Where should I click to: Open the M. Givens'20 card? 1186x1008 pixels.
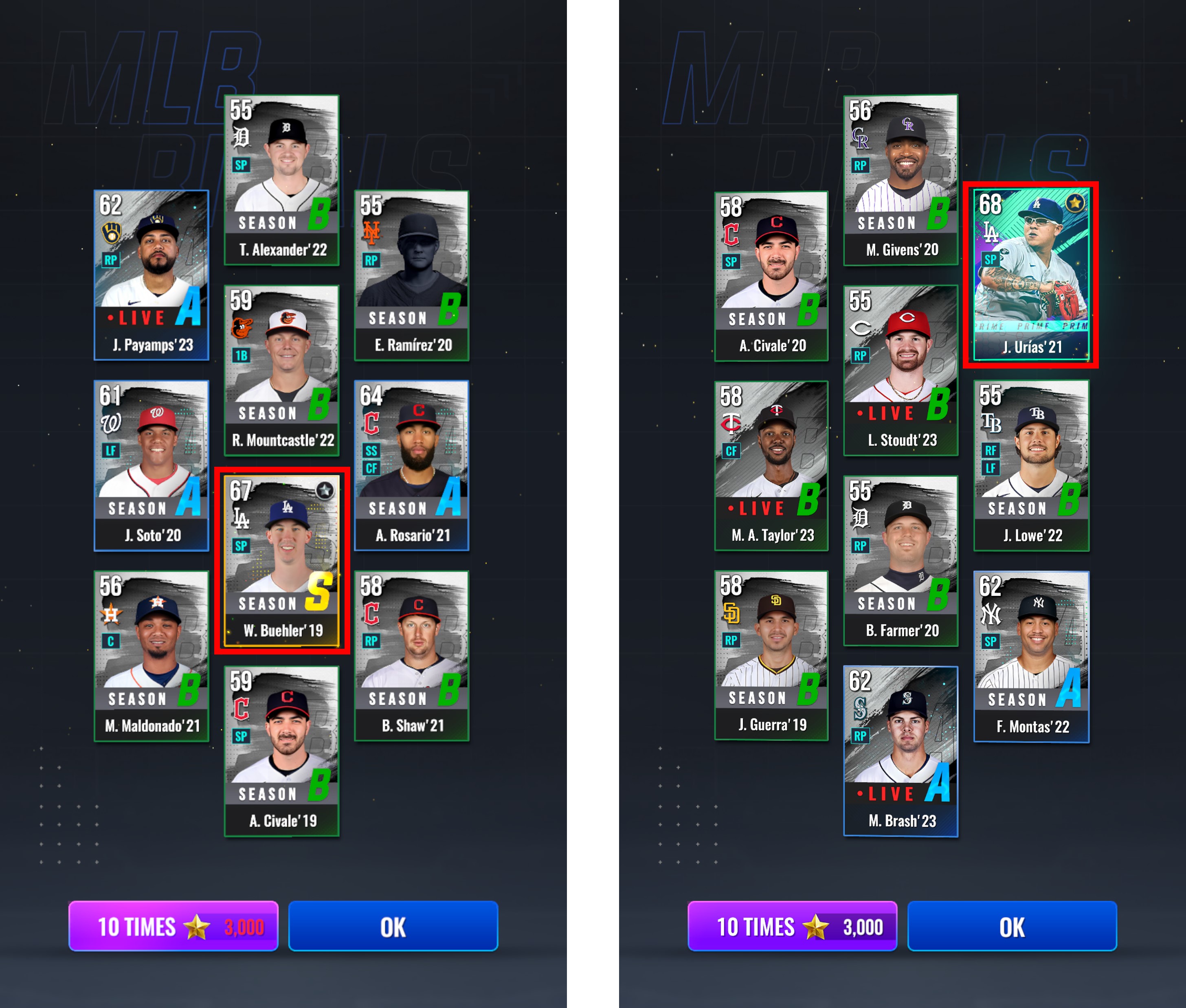(901, 180)
